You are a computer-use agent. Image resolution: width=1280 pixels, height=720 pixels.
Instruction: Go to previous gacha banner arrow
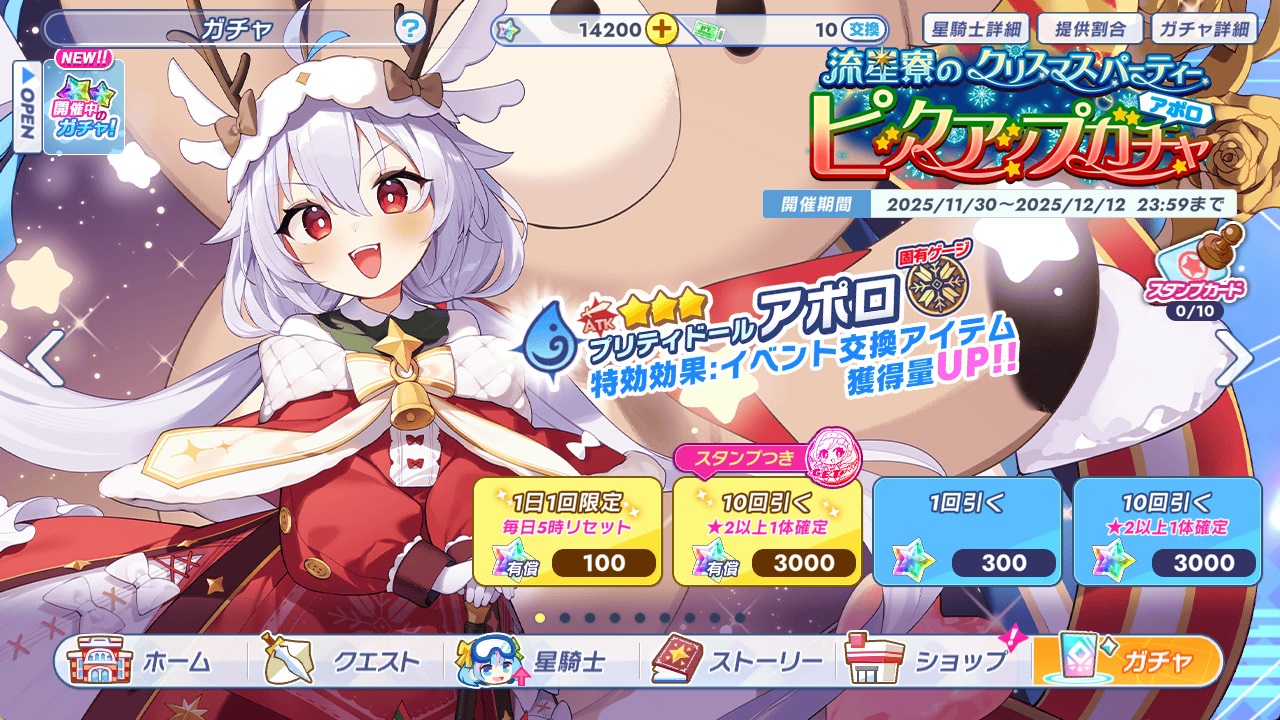[45, 359]
